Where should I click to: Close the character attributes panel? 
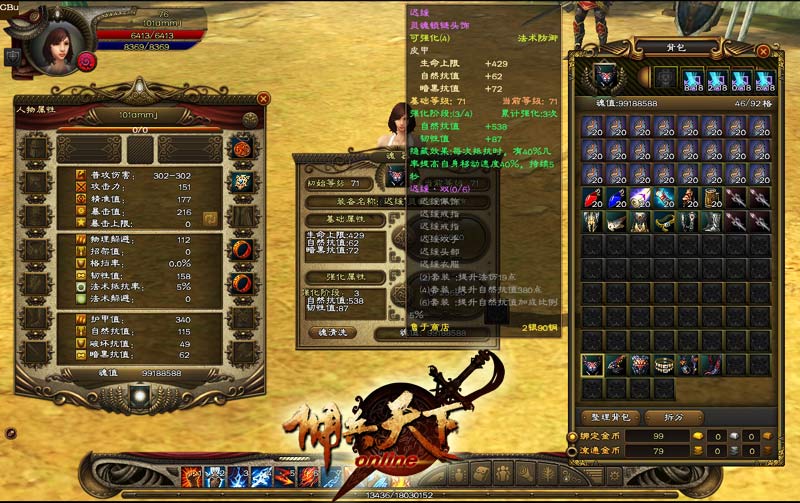click(263, 99)
